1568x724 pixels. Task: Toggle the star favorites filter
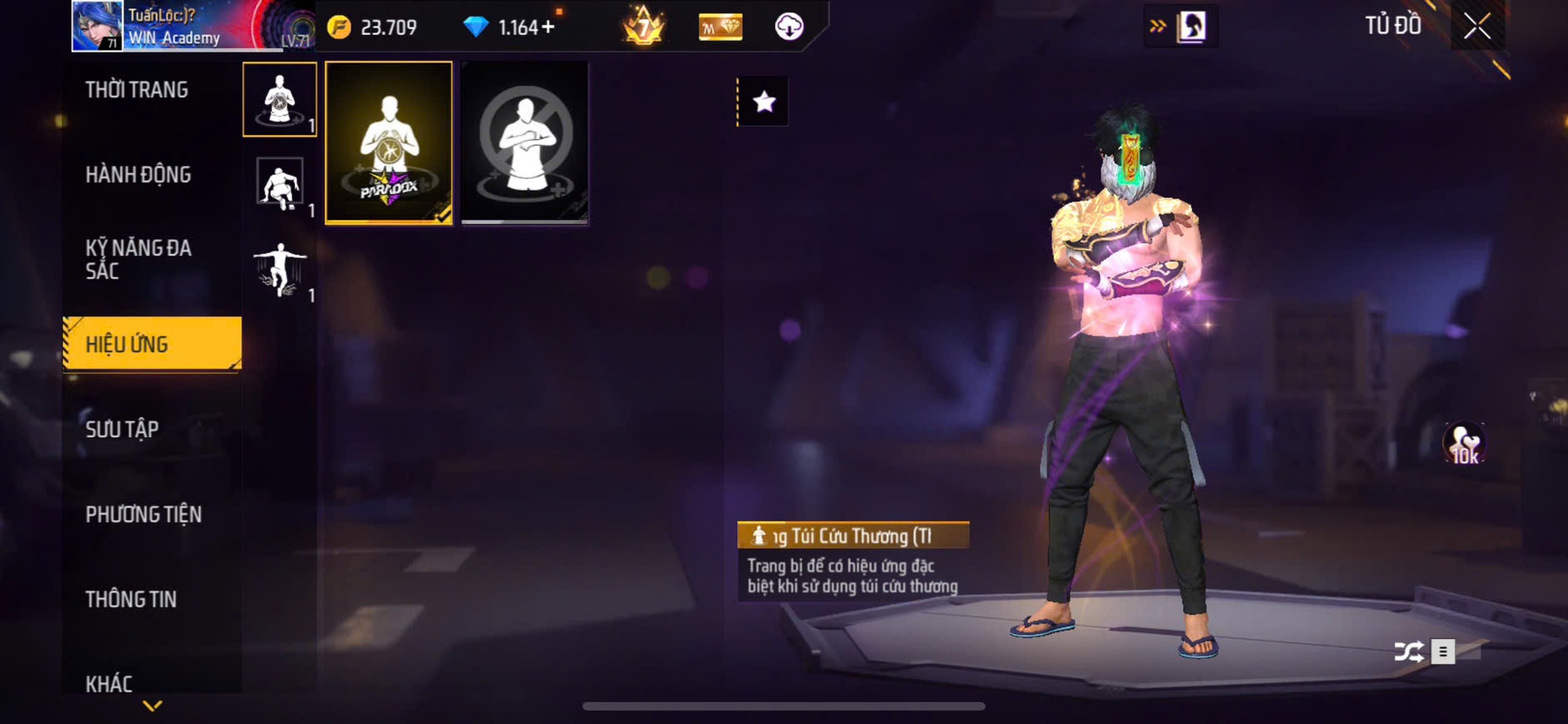[764, 102]
